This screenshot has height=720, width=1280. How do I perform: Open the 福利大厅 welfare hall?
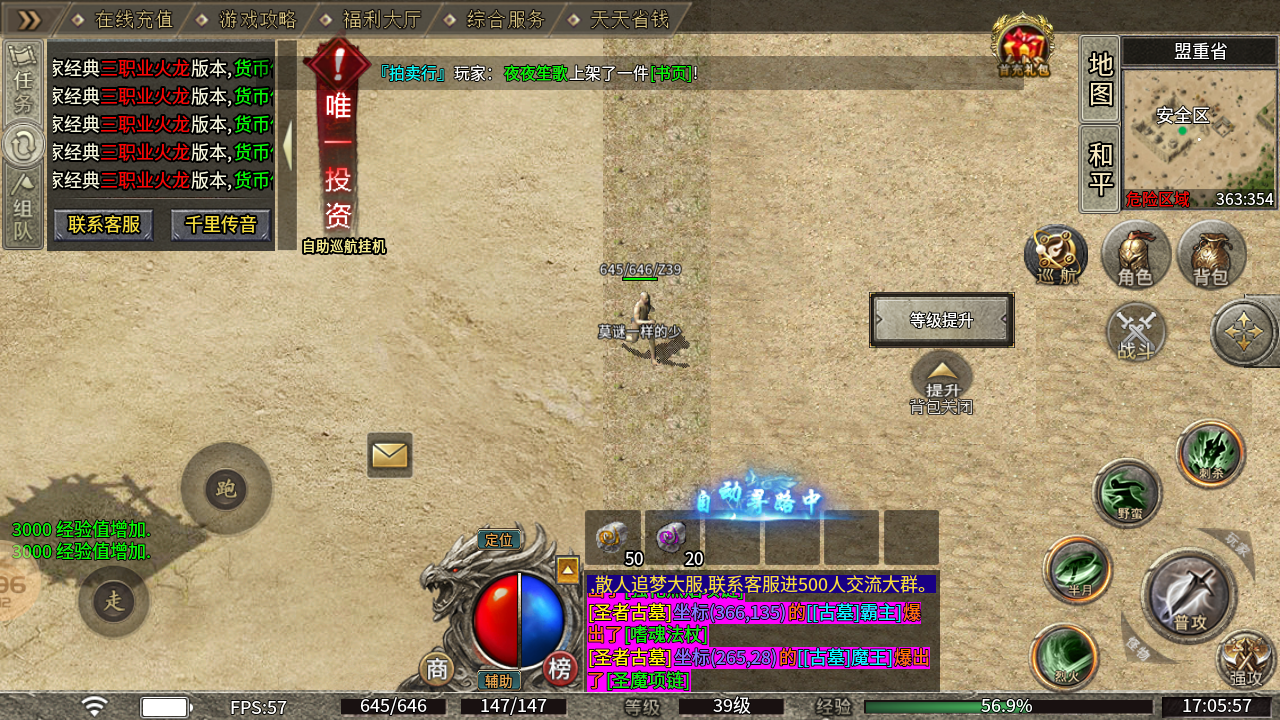(381, 19)
